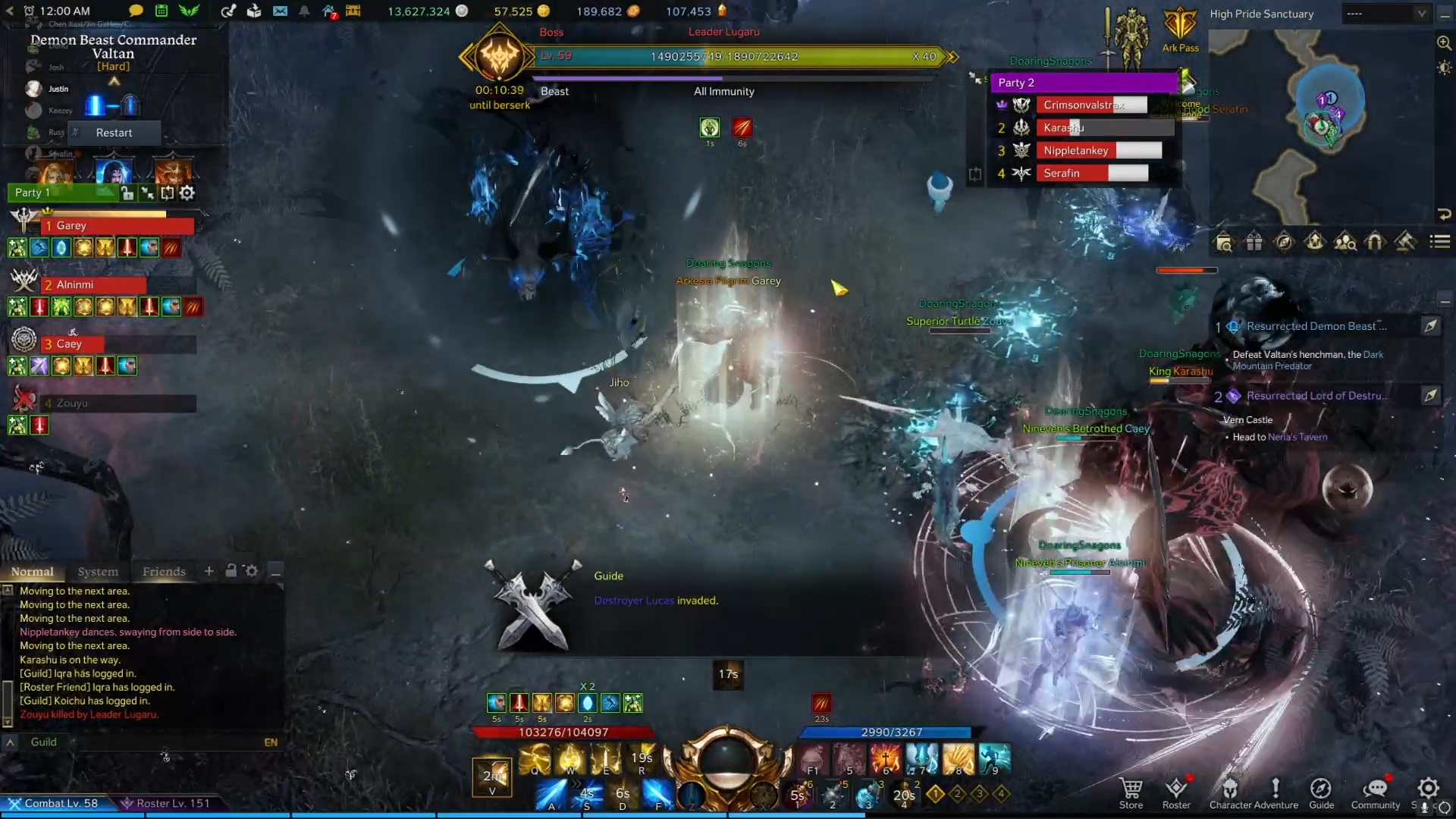Select the Character helmet icon

(1229, 789)
